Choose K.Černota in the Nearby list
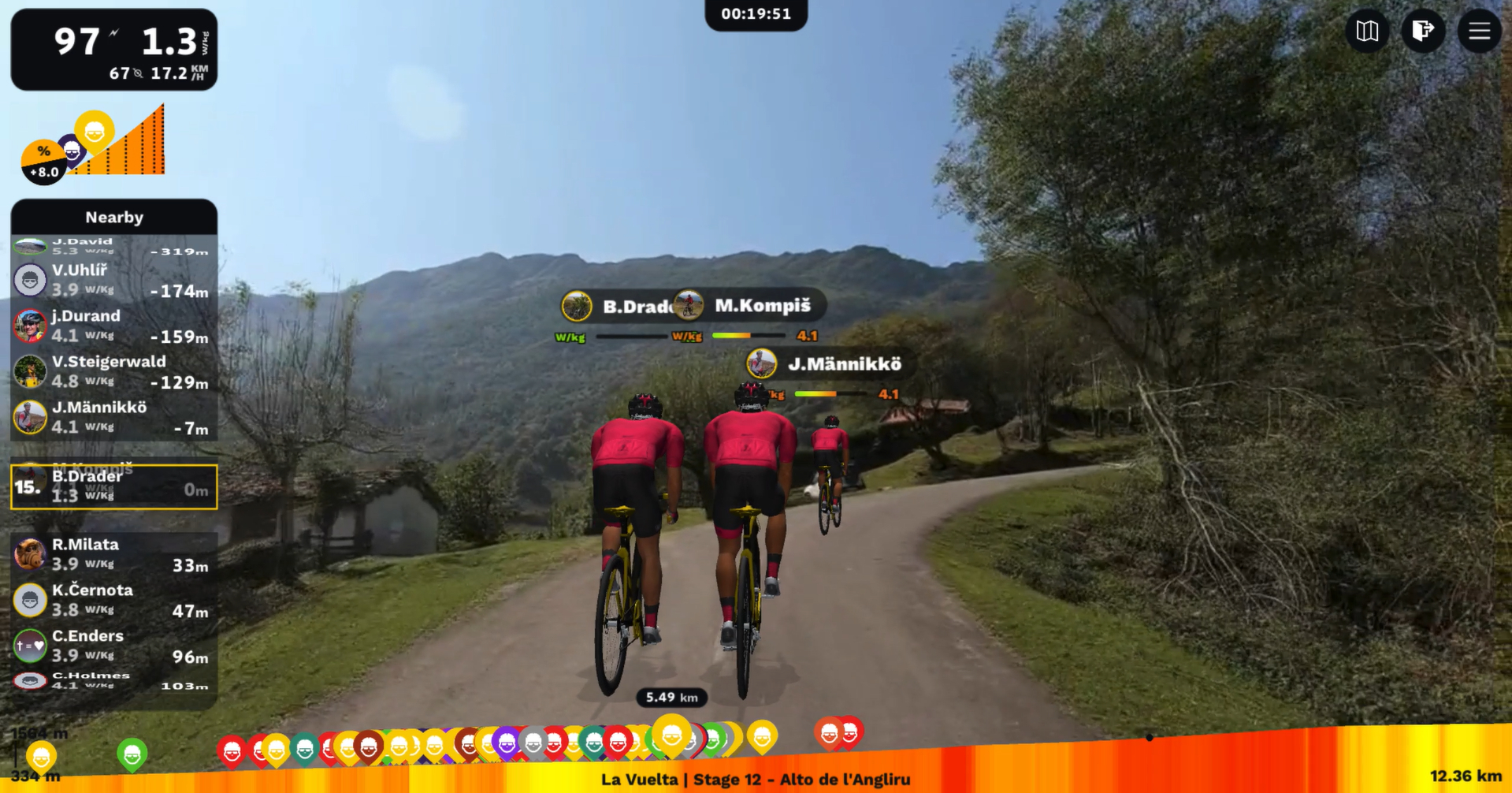 click(x=114, y=600)
